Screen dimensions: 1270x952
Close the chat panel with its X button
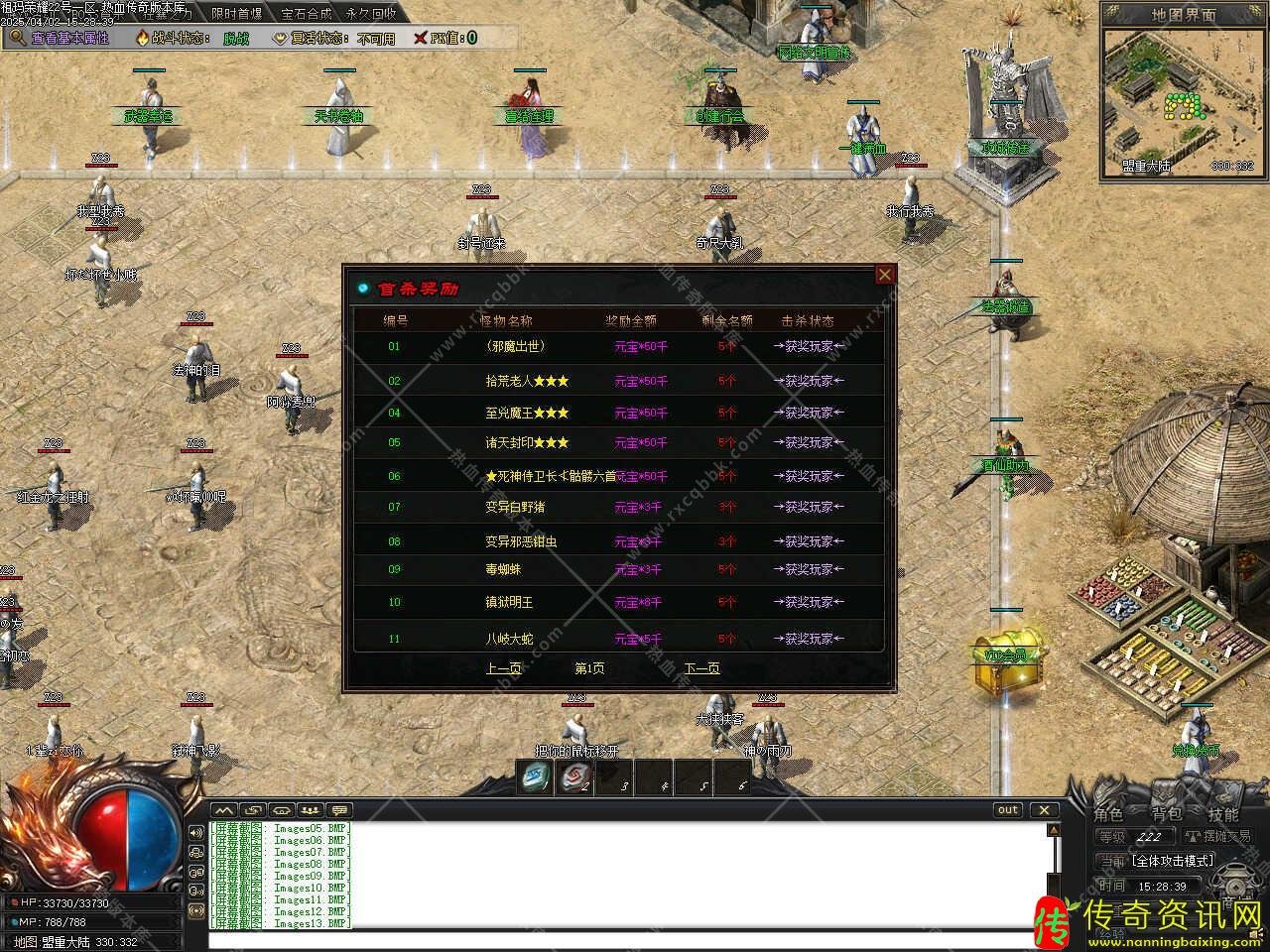(x=1044, y=810)
